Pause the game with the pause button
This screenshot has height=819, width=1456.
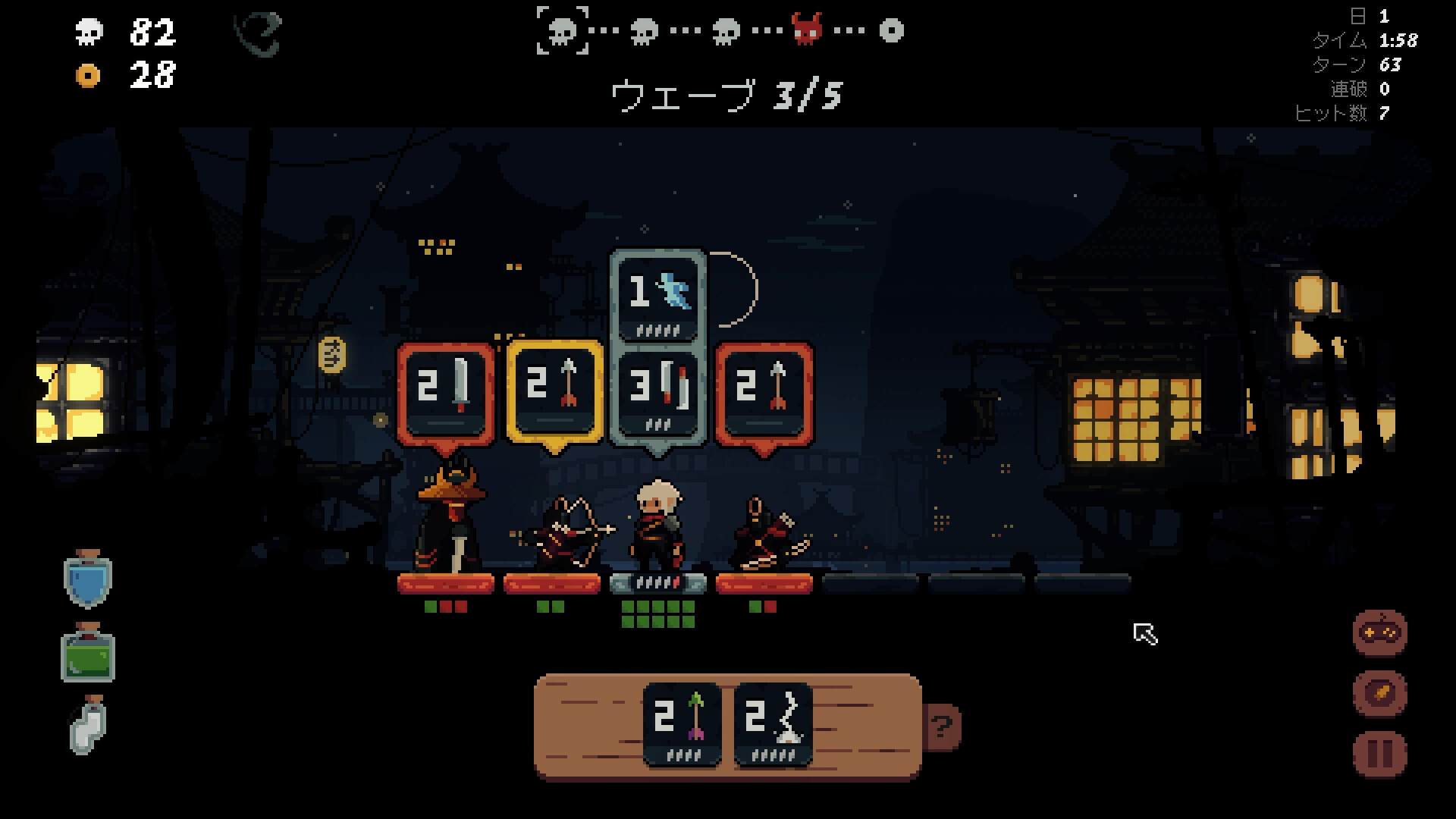click(1379, 754)
